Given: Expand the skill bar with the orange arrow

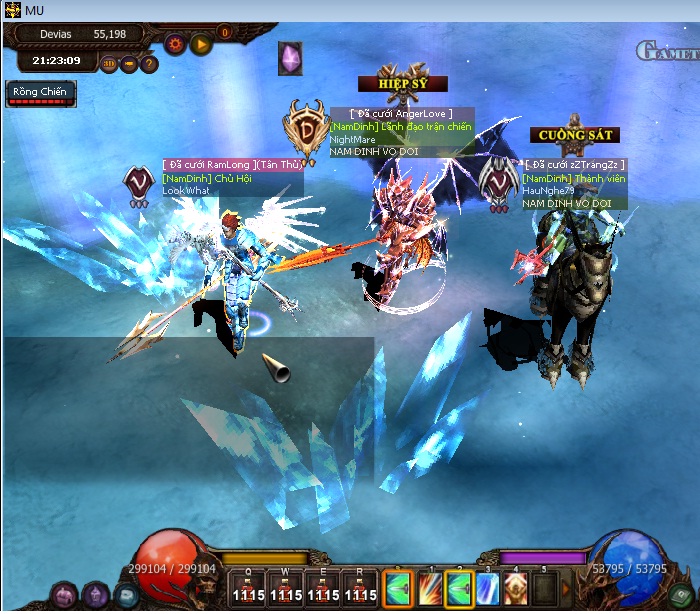Looking at the screenshot, I should click(x=568, y=590).
